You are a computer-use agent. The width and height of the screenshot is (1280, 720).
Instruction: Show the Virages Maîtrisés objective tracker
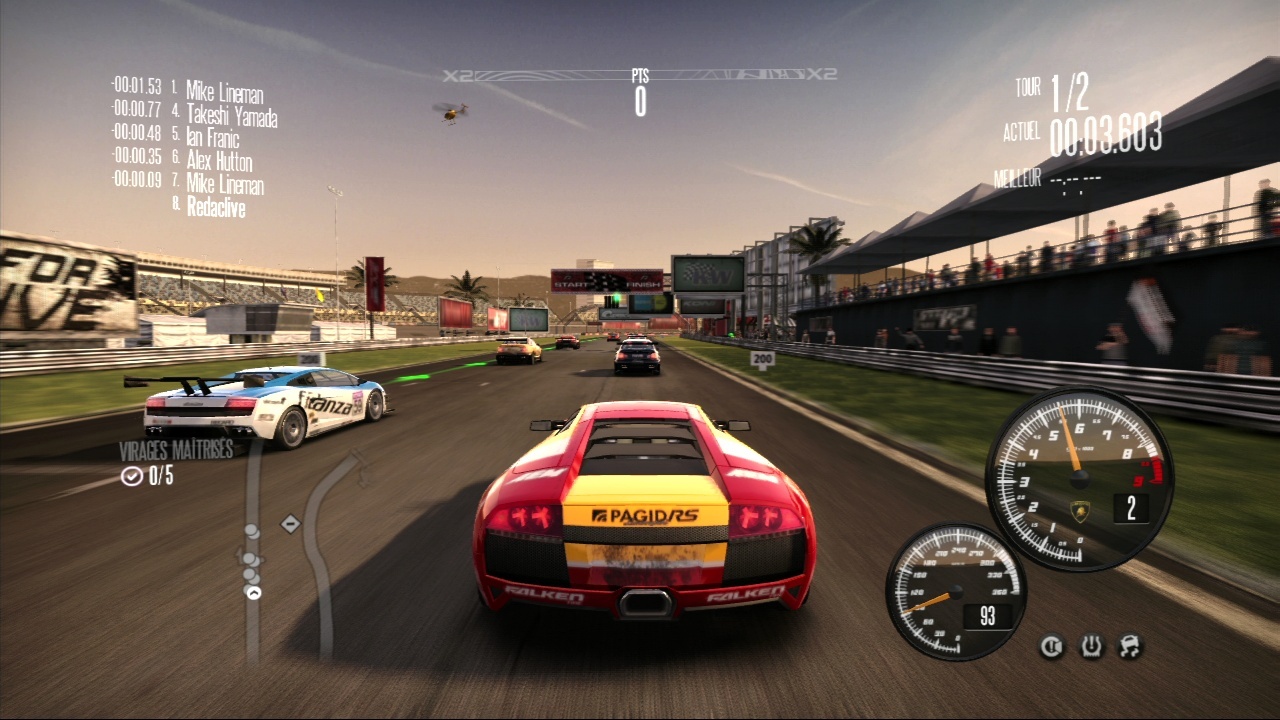(x=176, y=463)
